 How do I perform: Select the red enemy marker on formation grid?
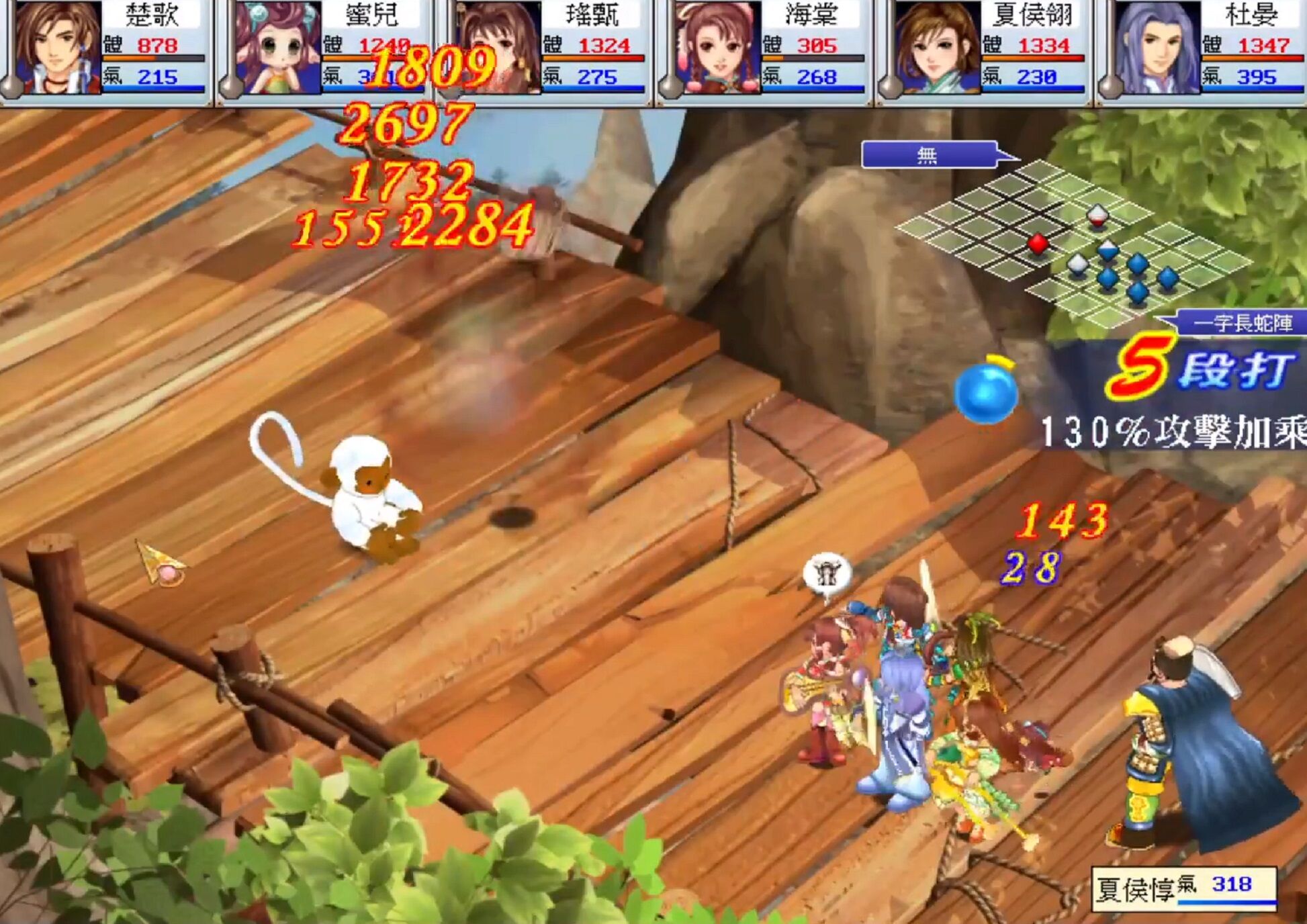(x=1038, y=243)
